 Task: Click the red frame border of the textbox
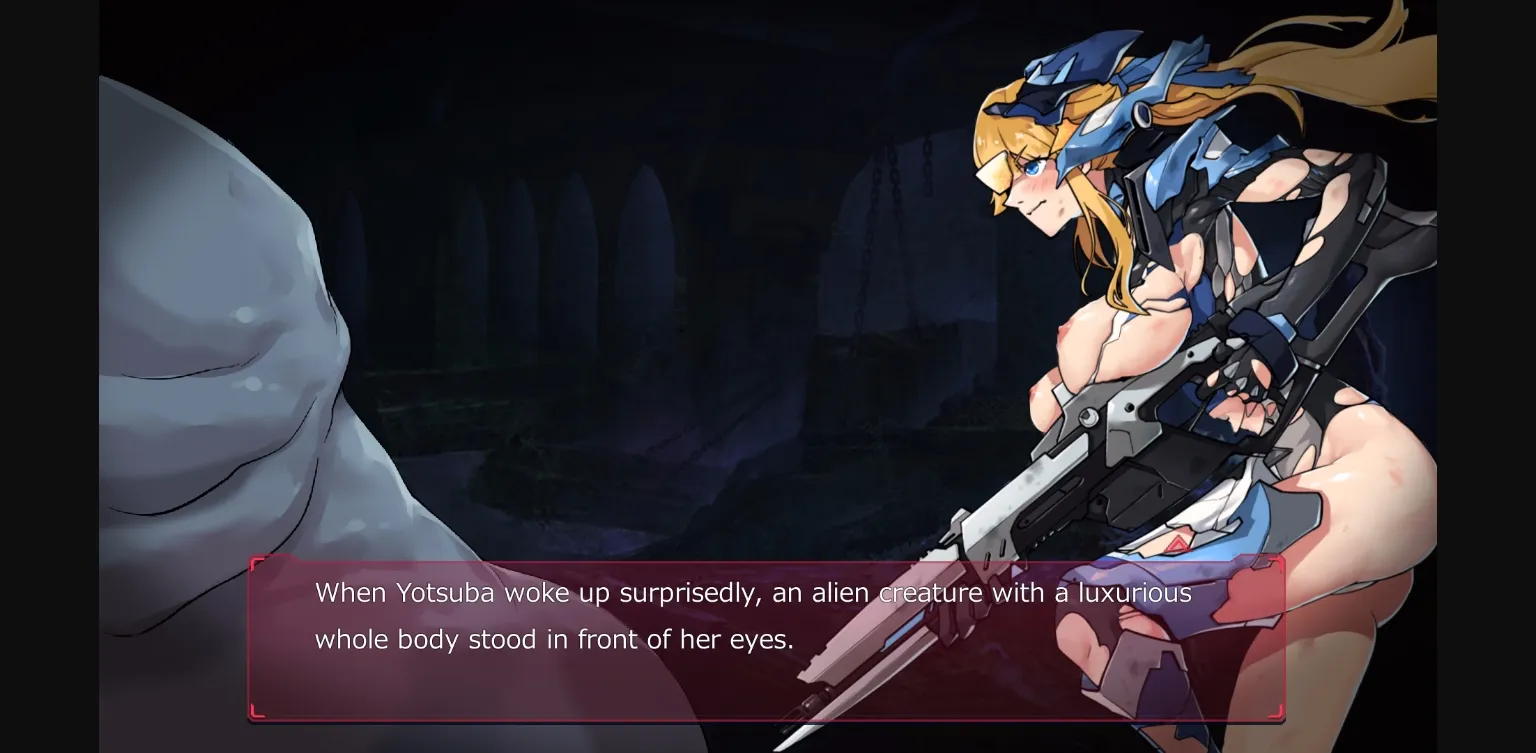767,563
